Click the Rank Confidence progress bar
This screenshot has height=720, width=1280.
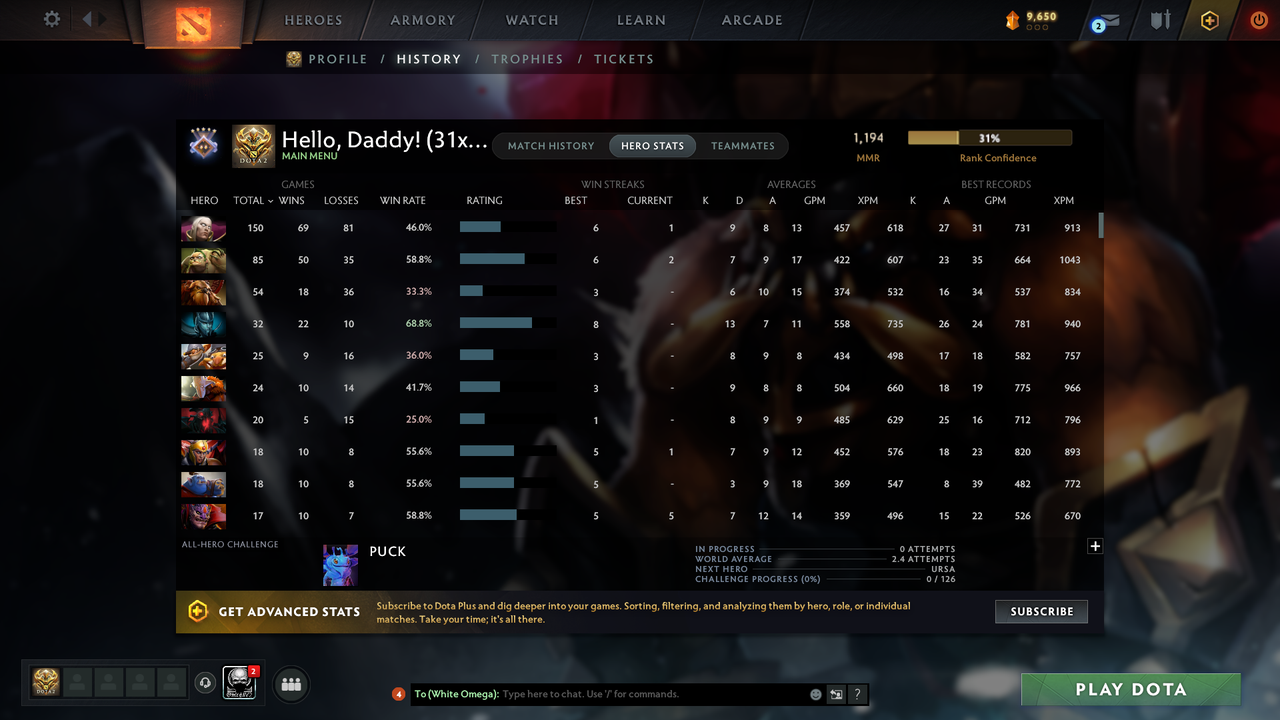pos(988,137)
